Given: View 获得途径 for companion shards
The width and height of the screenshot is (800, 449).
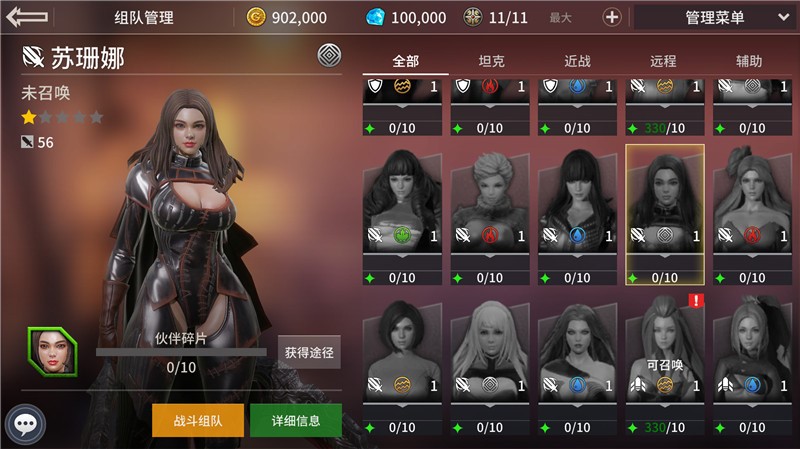Looking at the screenshot, I should coord(308,352).
